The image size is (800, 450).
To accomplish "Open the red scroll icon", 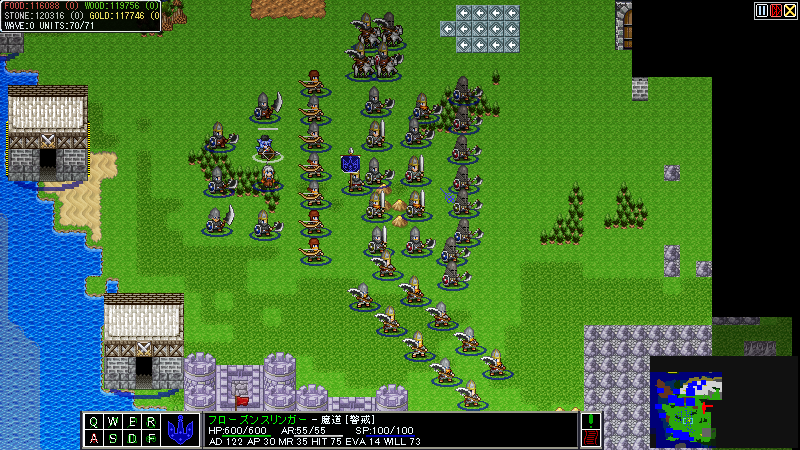I will (x=590, y=438).
